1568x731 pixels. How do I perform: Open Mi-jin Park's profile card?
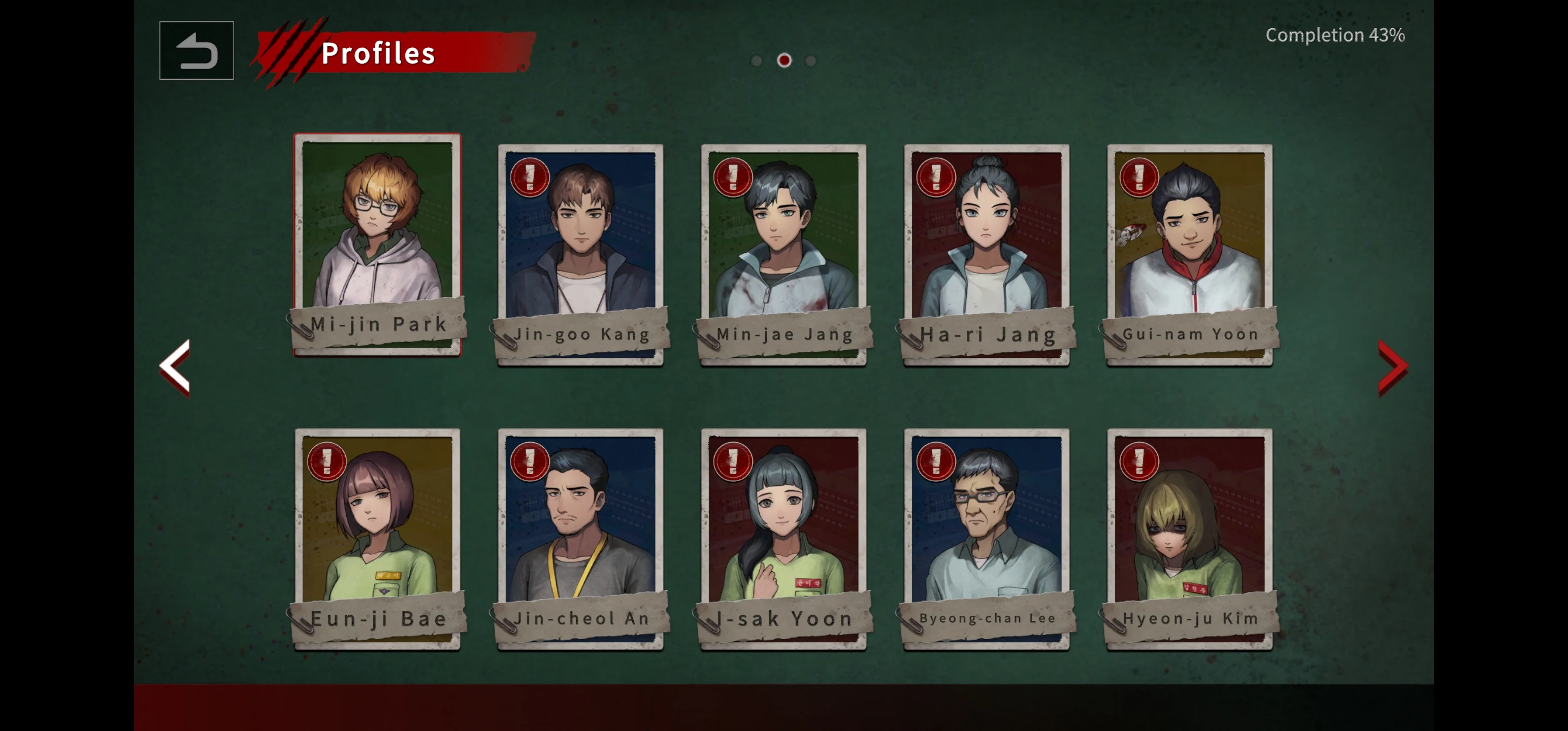tap(377, 244)
